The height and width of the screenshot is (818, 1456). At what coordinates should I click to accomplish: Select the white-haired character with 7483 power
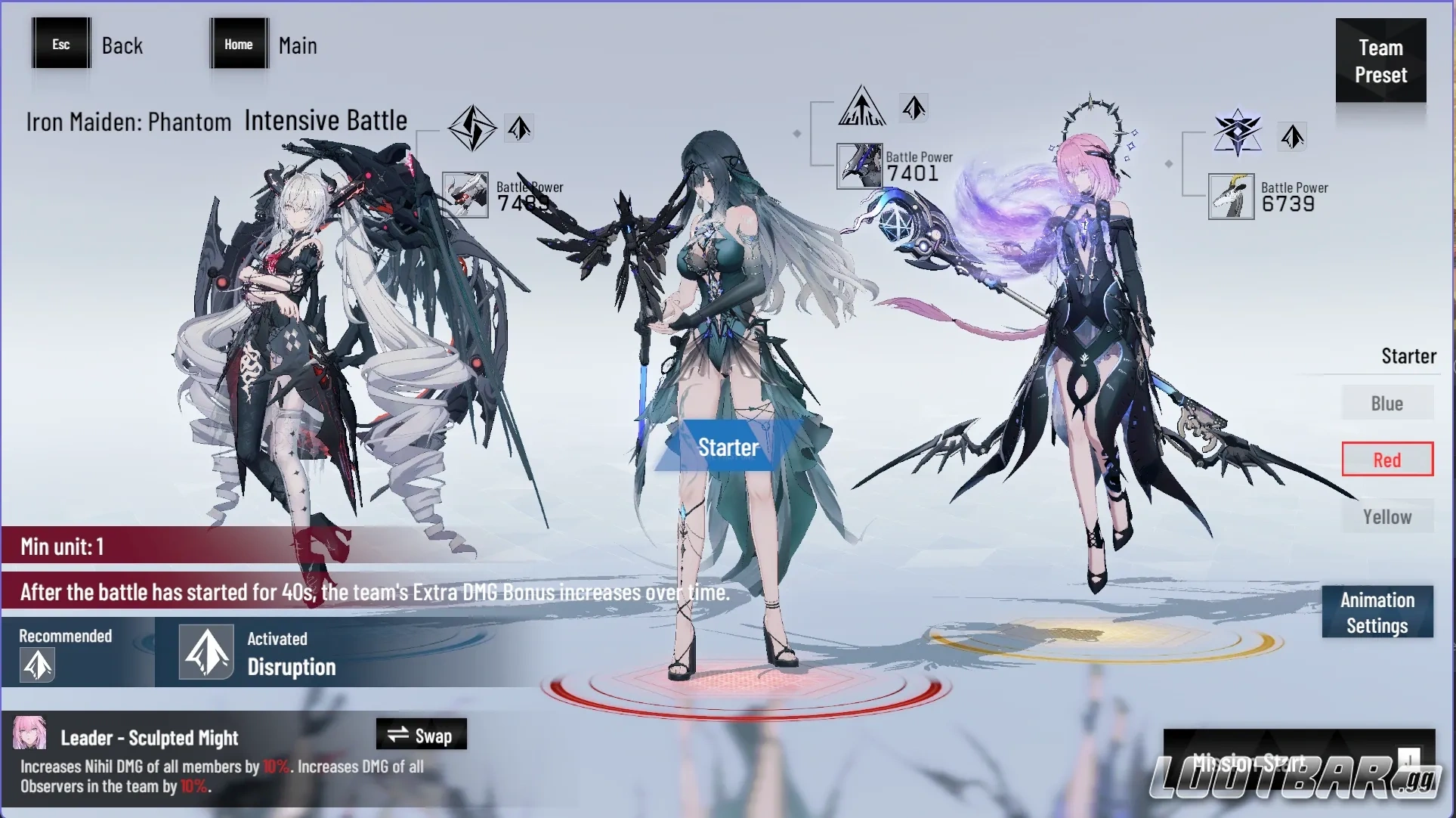coord(302,340)
